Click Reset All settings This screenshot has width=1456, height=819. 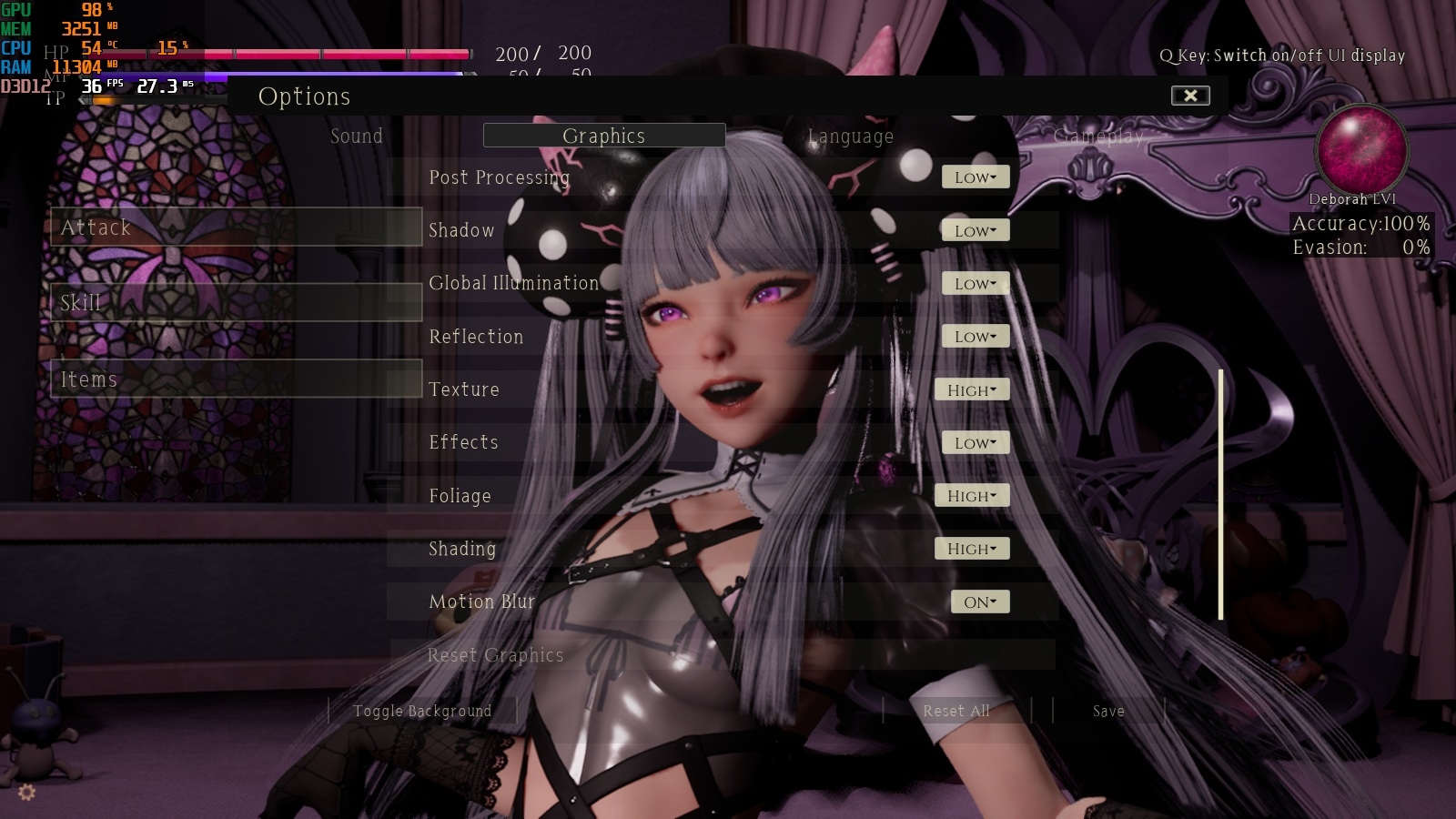point(956,711)
